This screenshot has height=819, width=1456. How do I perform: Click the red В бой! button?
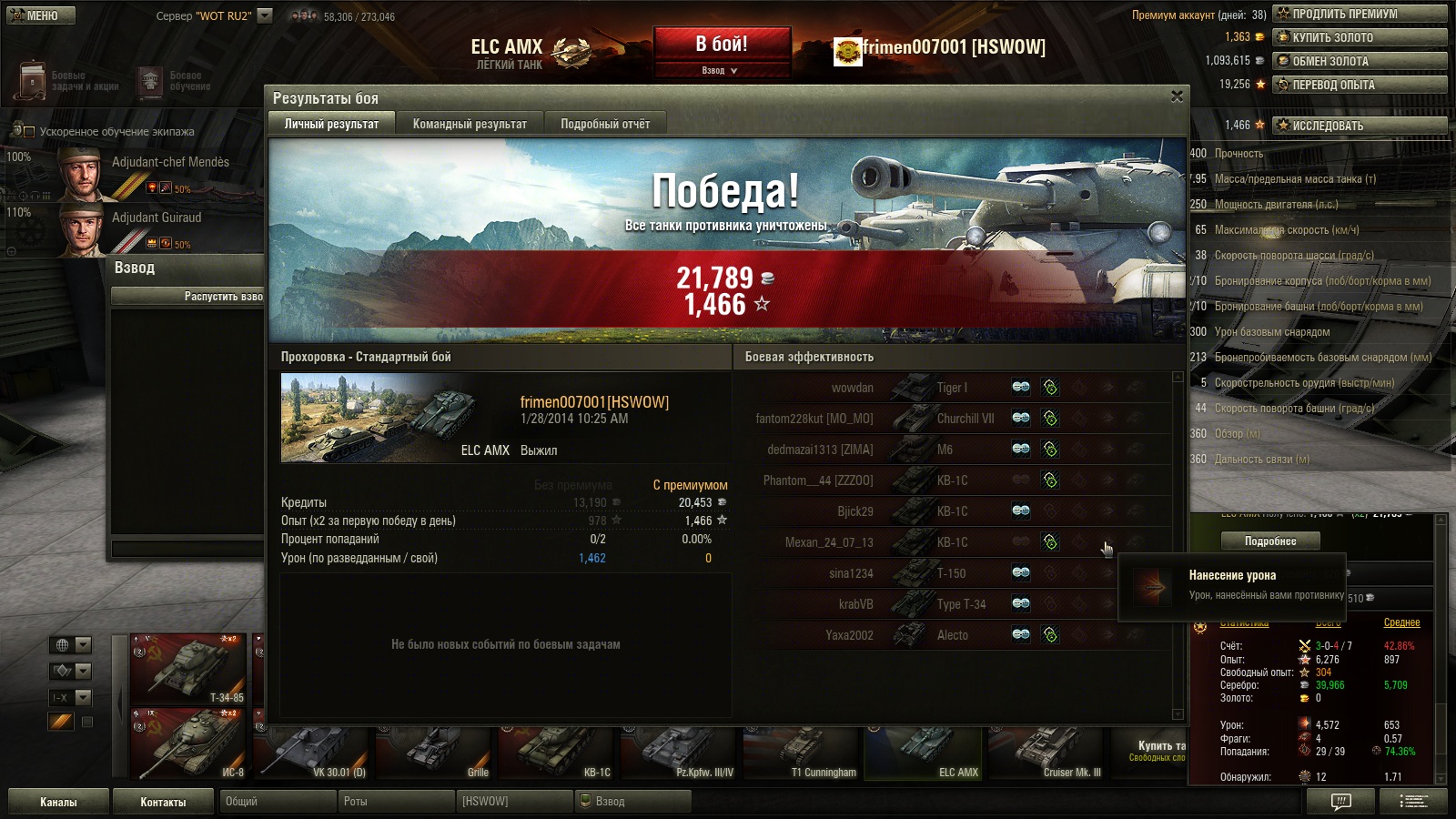click(x=722, y=44)
